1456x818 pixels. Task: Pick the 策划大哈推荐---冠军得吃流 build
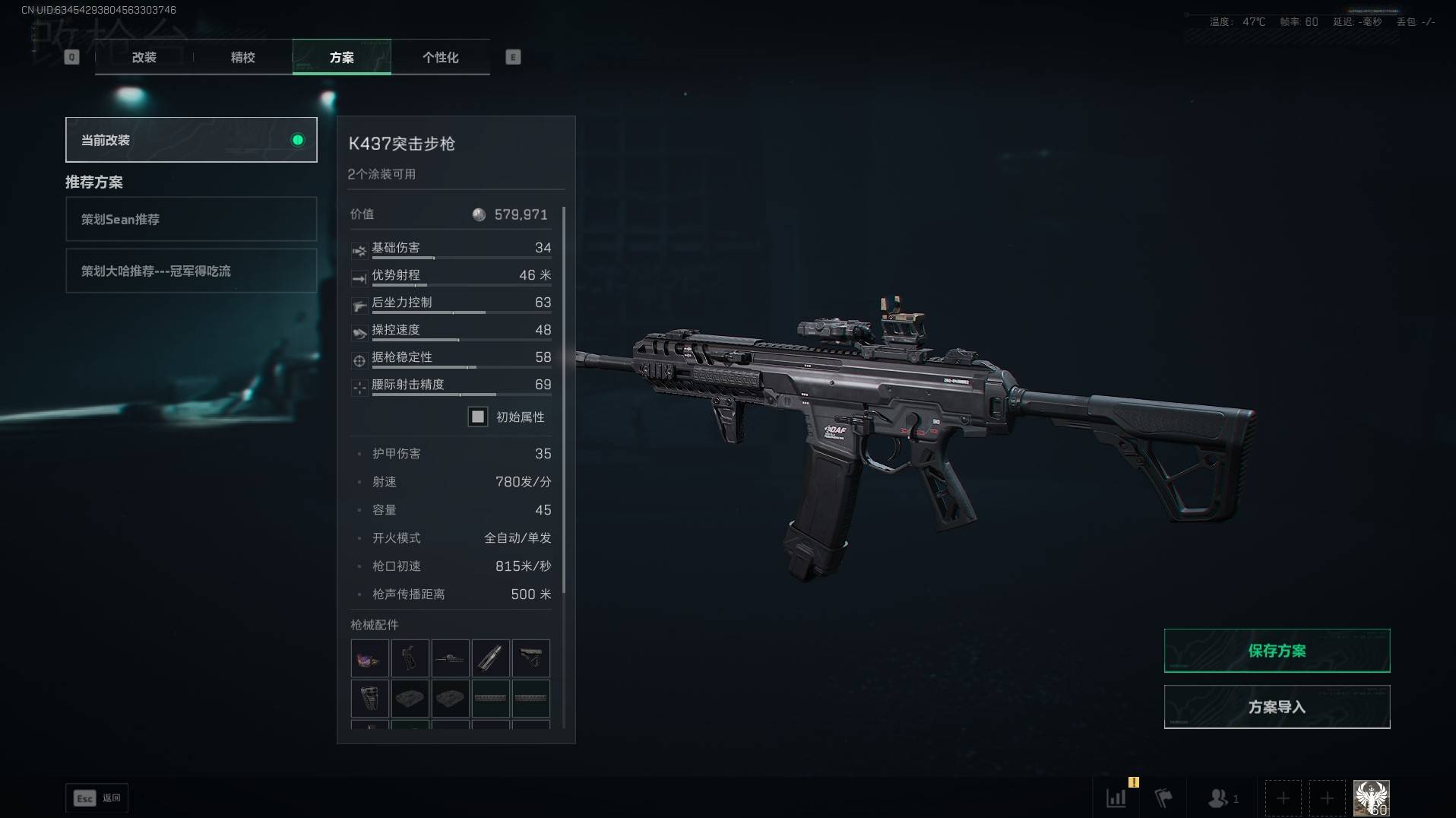tap(191, 271)
